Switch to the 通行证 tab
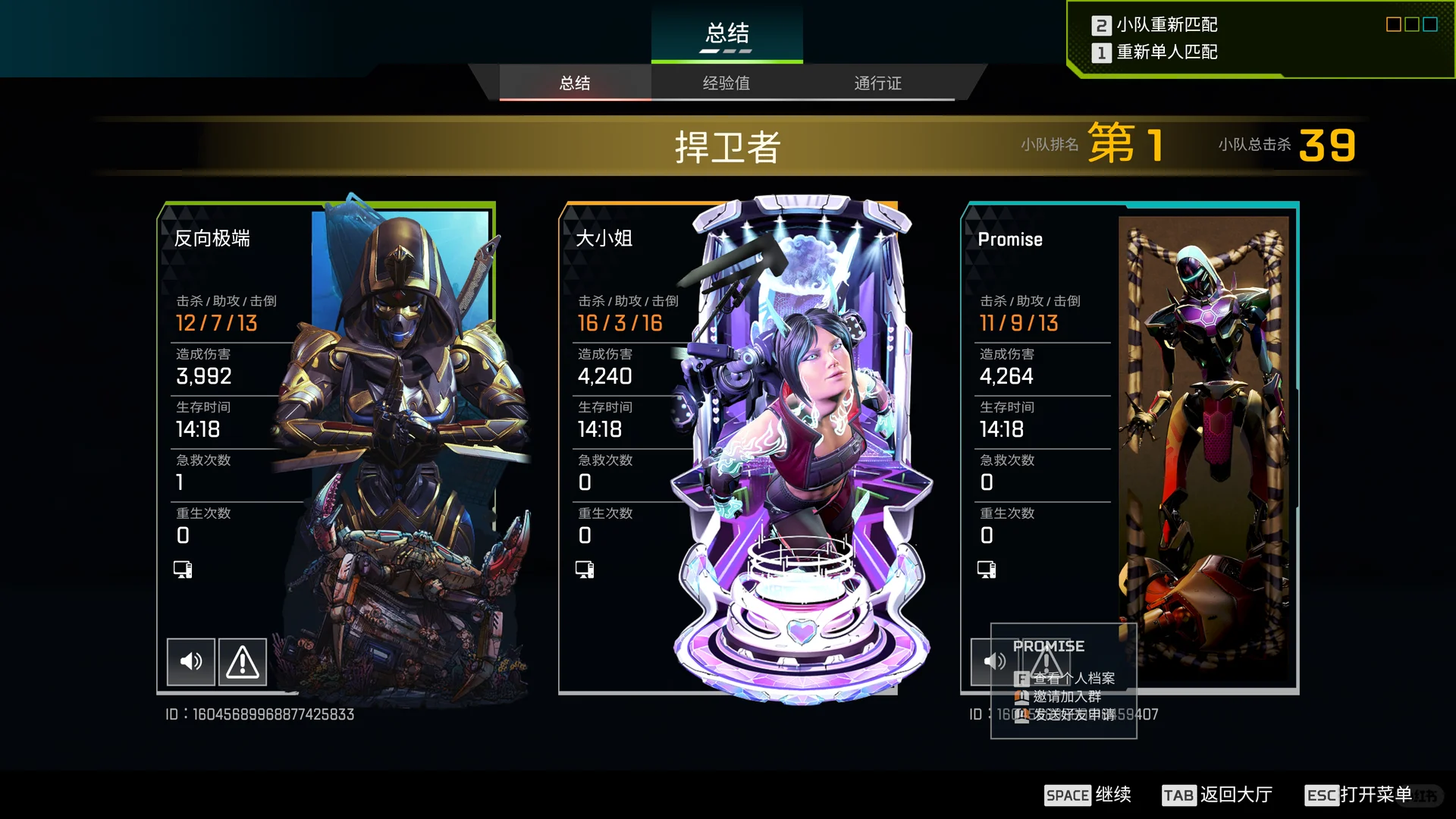The image size is (1456, 819). click(877, 83)
